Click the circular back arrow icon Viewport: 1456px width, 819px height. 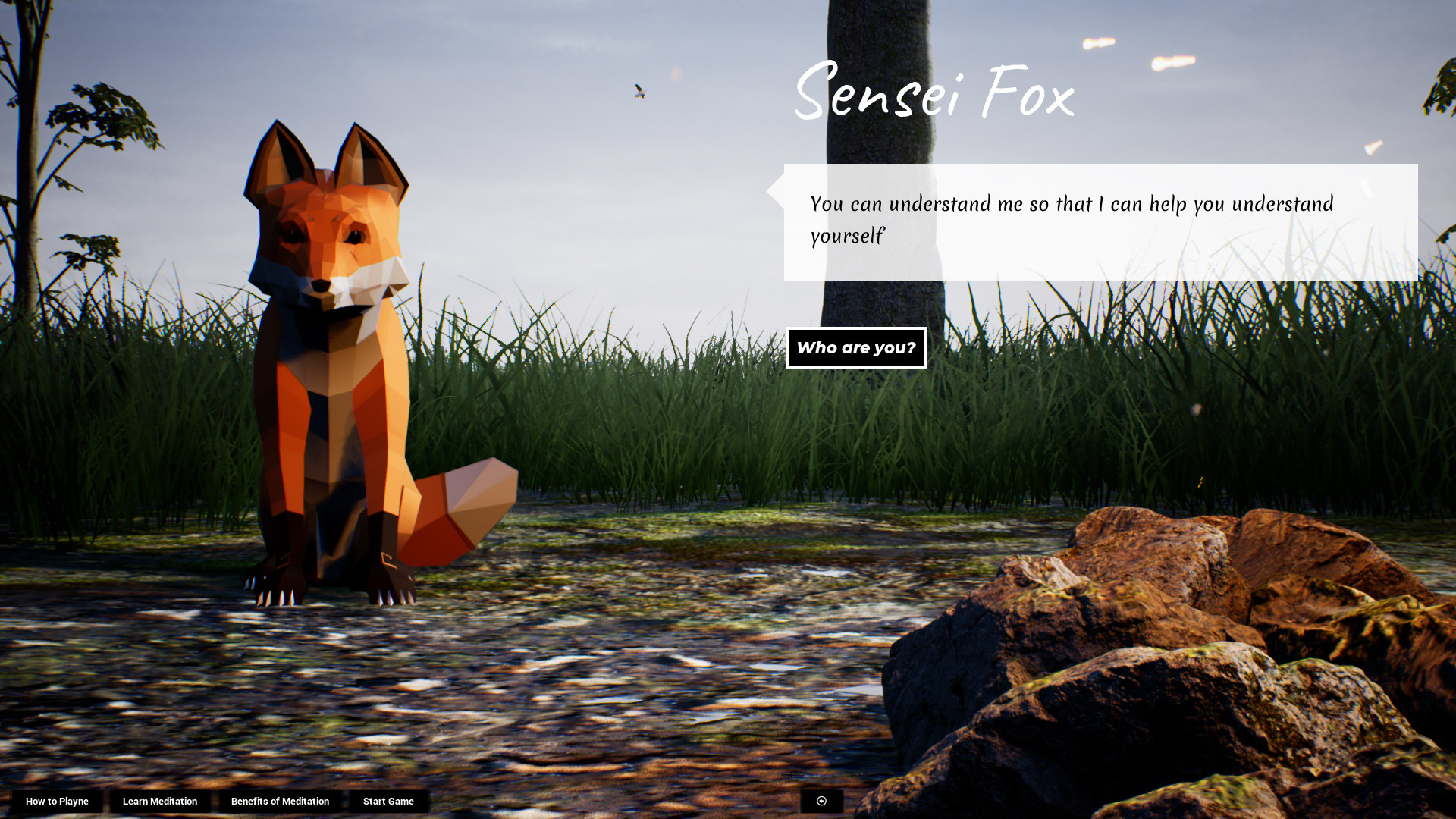click(x=821, y=801)
